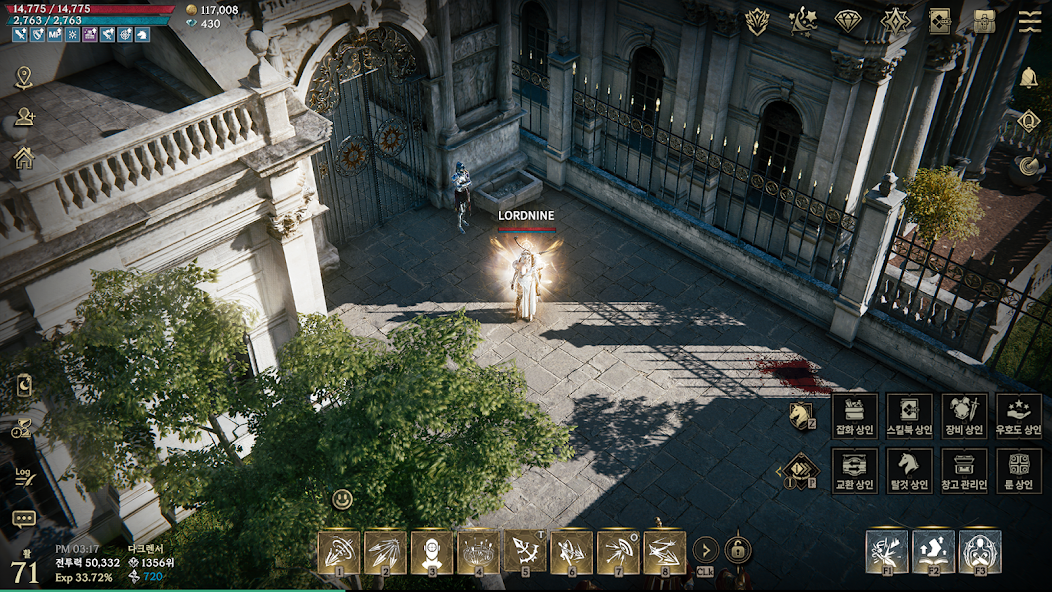Open the chat bubble window
The width and height of the screenshot is (1052, 592).
click(24, 518)
